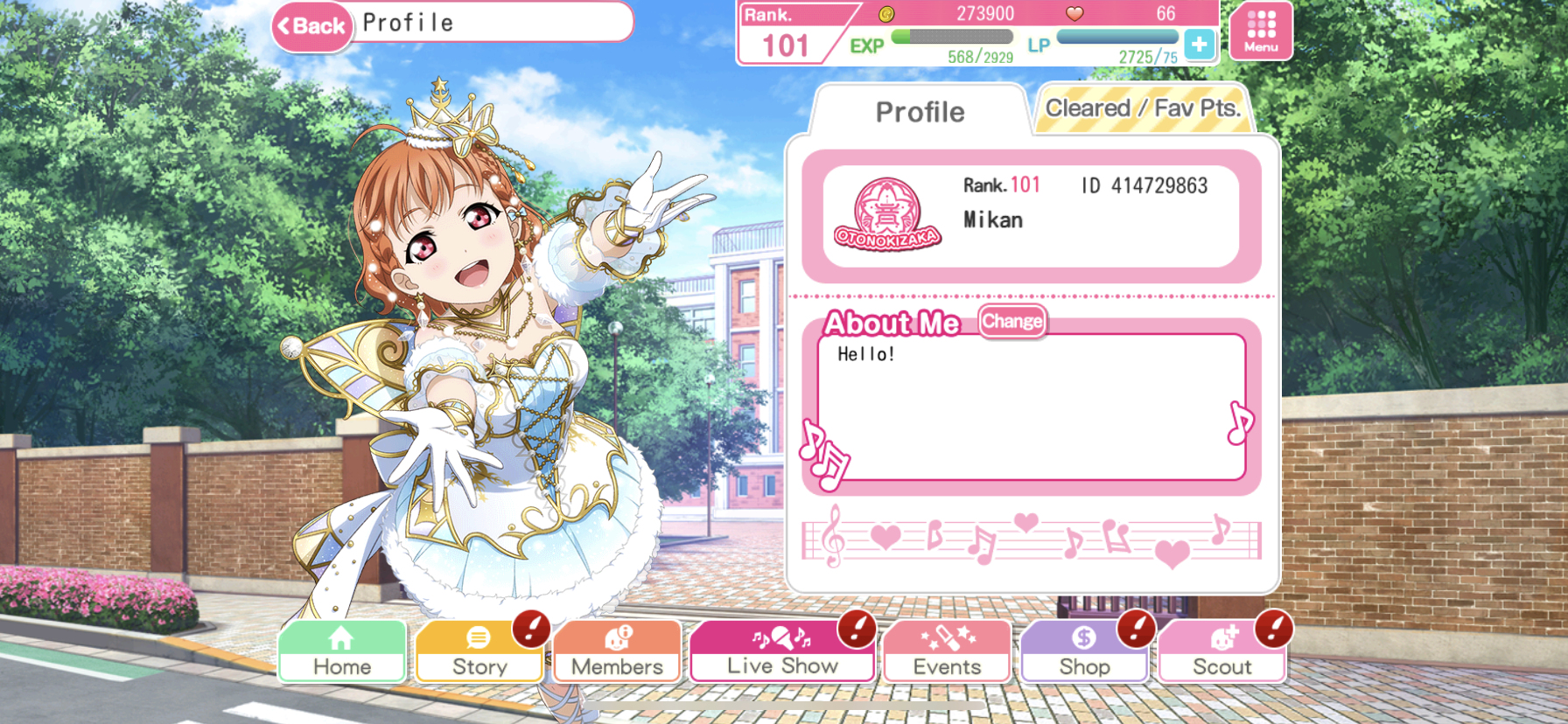Open the Members section
The width and height of the screenshot is (1568, 724).
click(617, 652)
